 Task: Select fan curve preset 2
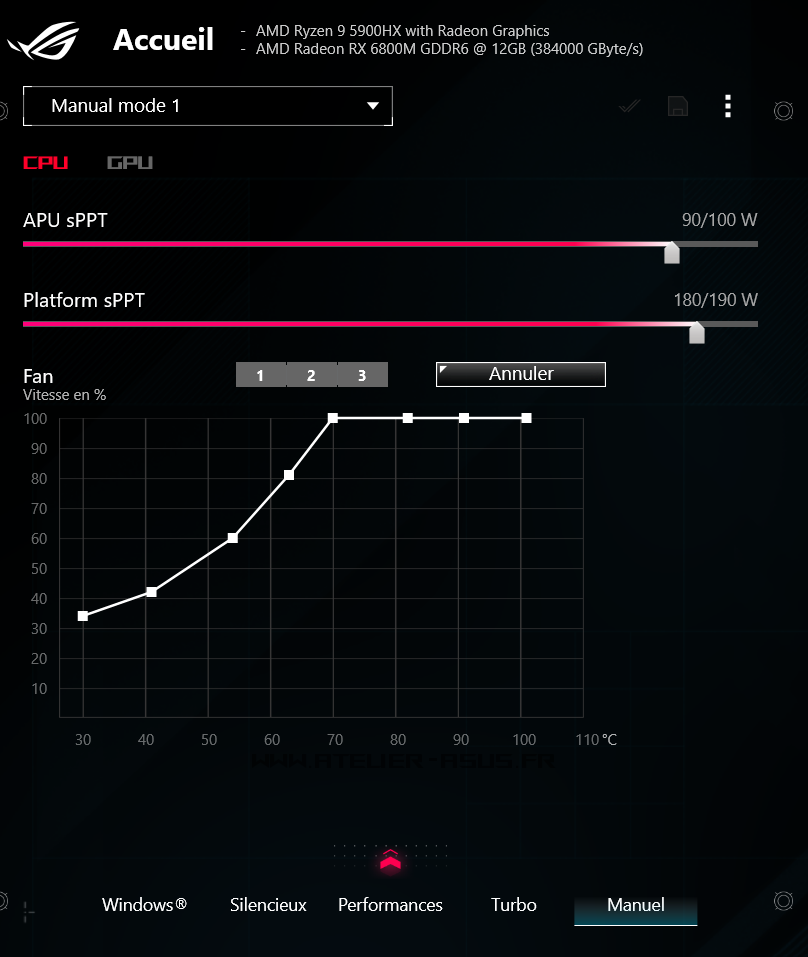(x=311, y=375)
